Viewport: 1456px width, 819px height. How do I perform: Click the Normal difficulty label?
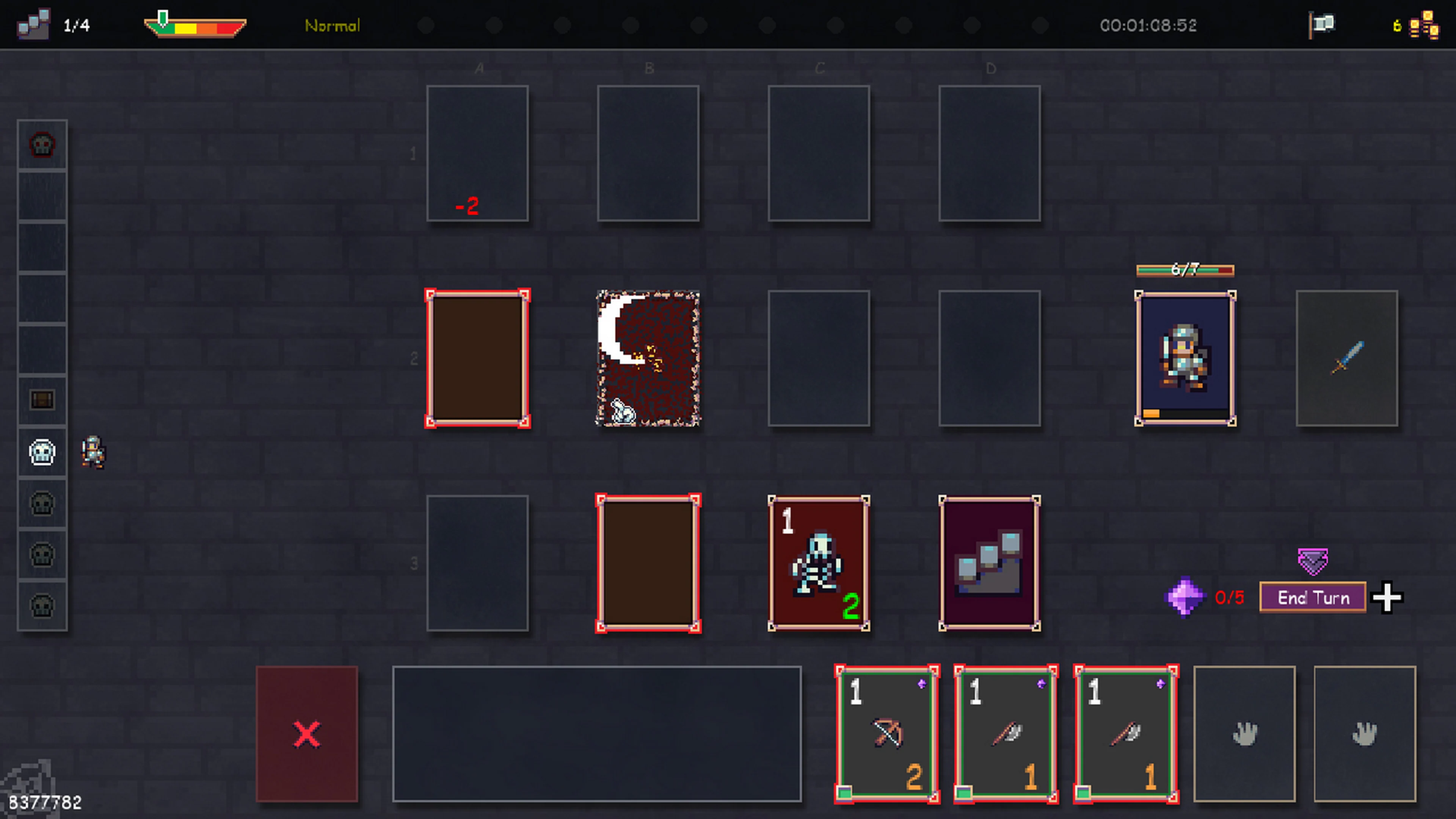[333, 25]
